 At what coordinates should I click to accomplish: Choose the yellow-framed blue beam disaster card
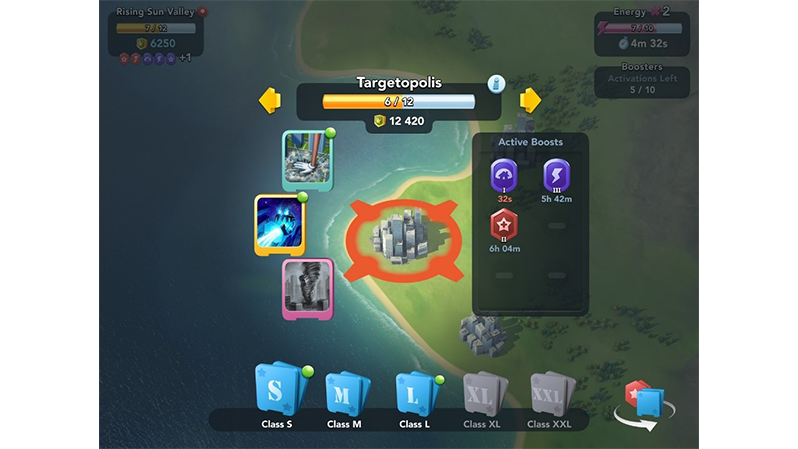coord(279,223)
